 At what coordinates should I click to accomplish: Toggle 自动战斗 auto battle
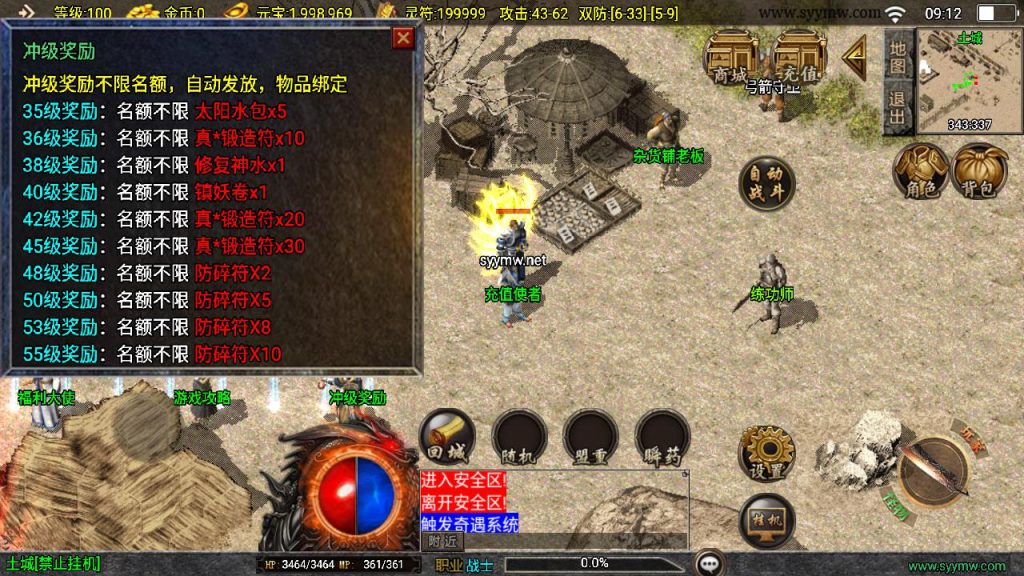(767, 183)
